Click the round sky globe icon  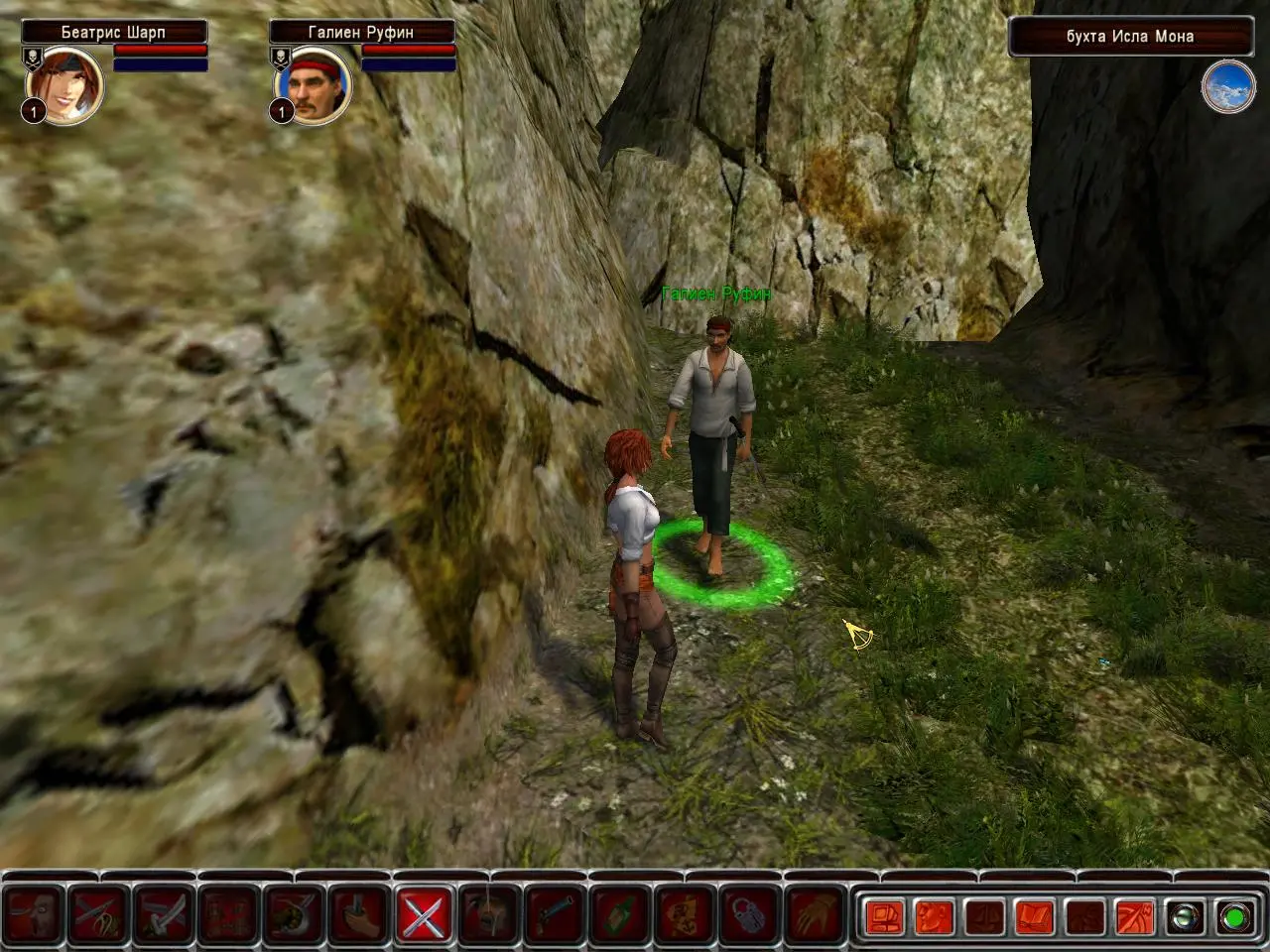[x=1228, y=88]
